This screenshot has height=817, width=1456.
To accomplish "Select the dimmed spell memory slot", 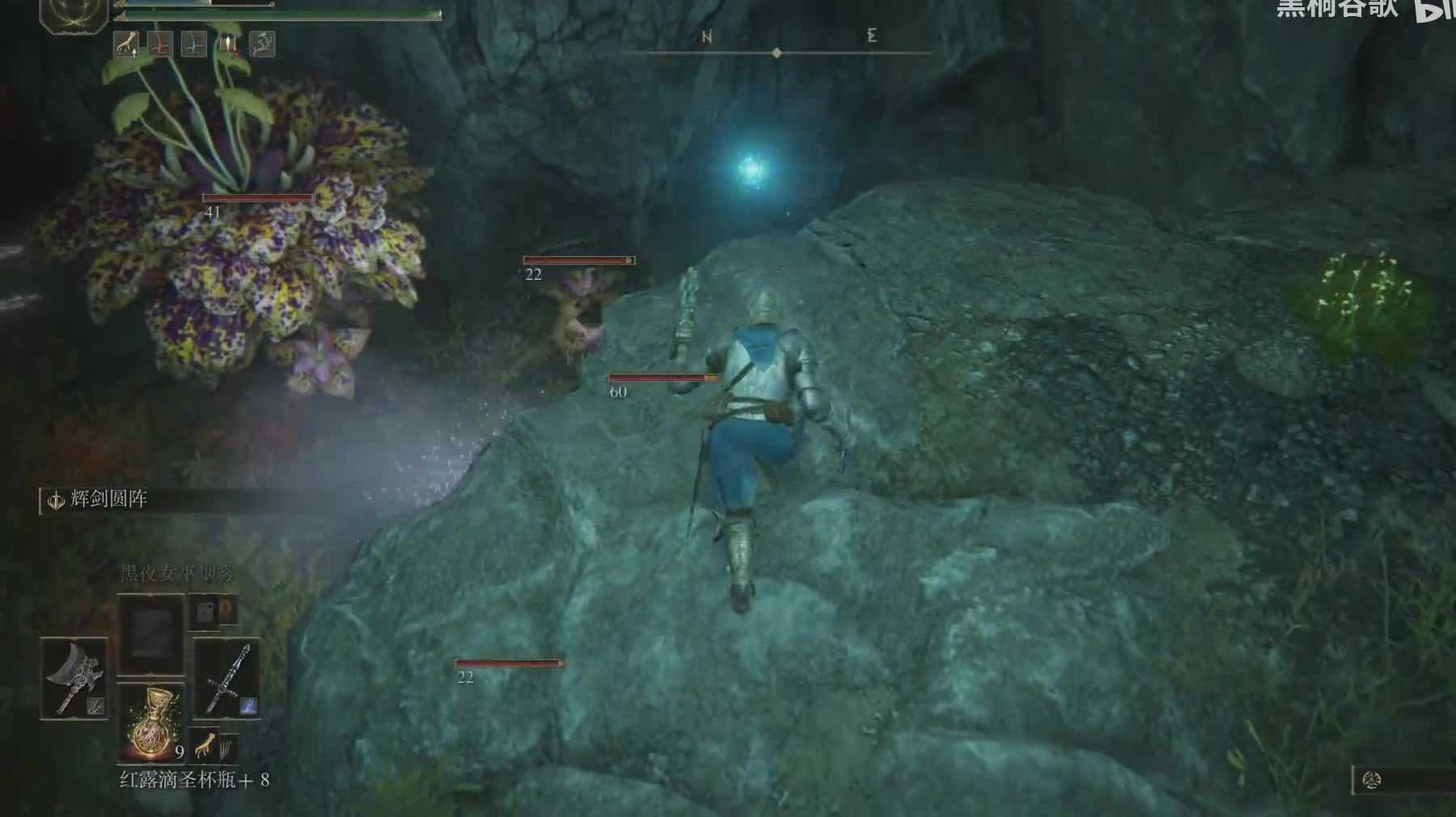I will tap(151, 634).
